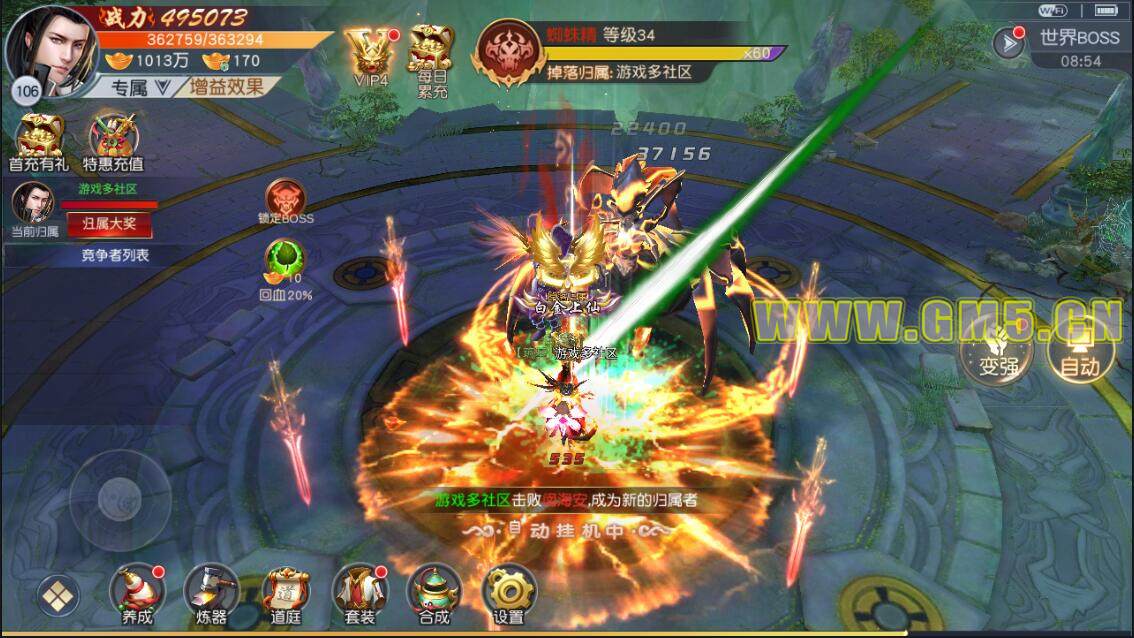This screenshot has width=1134, height=638.
Task: Switch to the 专属 tab
Action: [130, 87]
